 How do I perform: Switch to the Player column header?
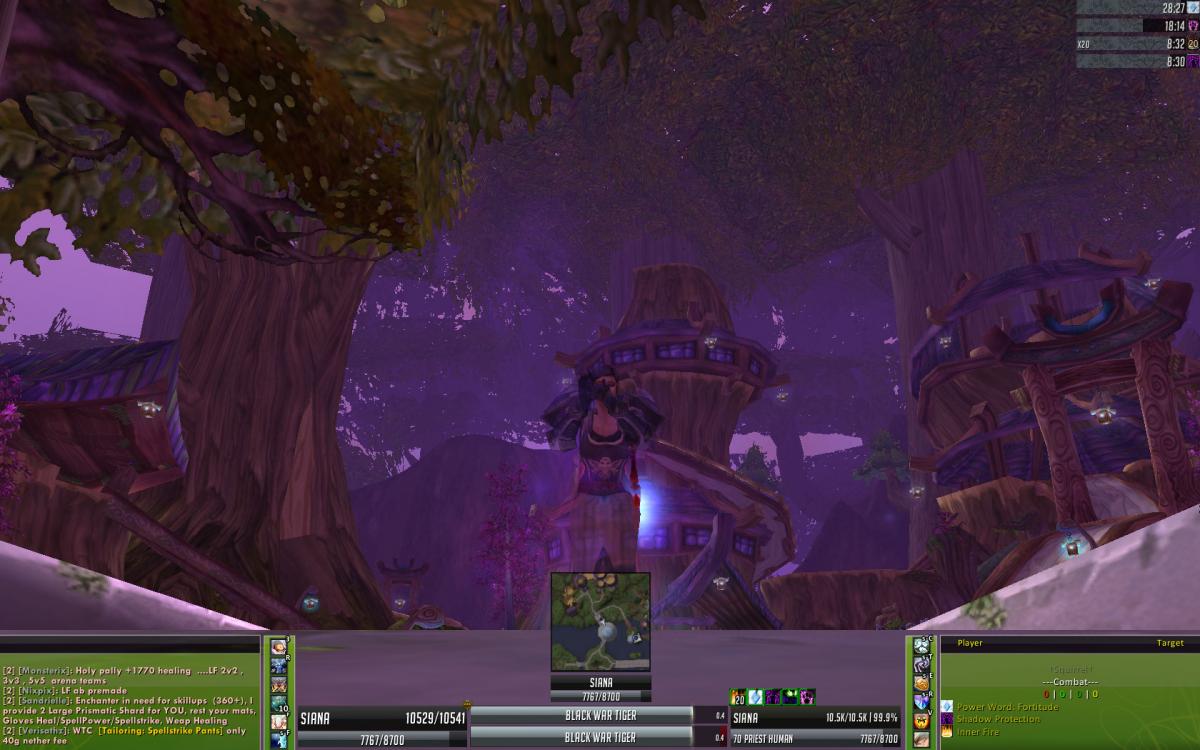click(970, 643)
